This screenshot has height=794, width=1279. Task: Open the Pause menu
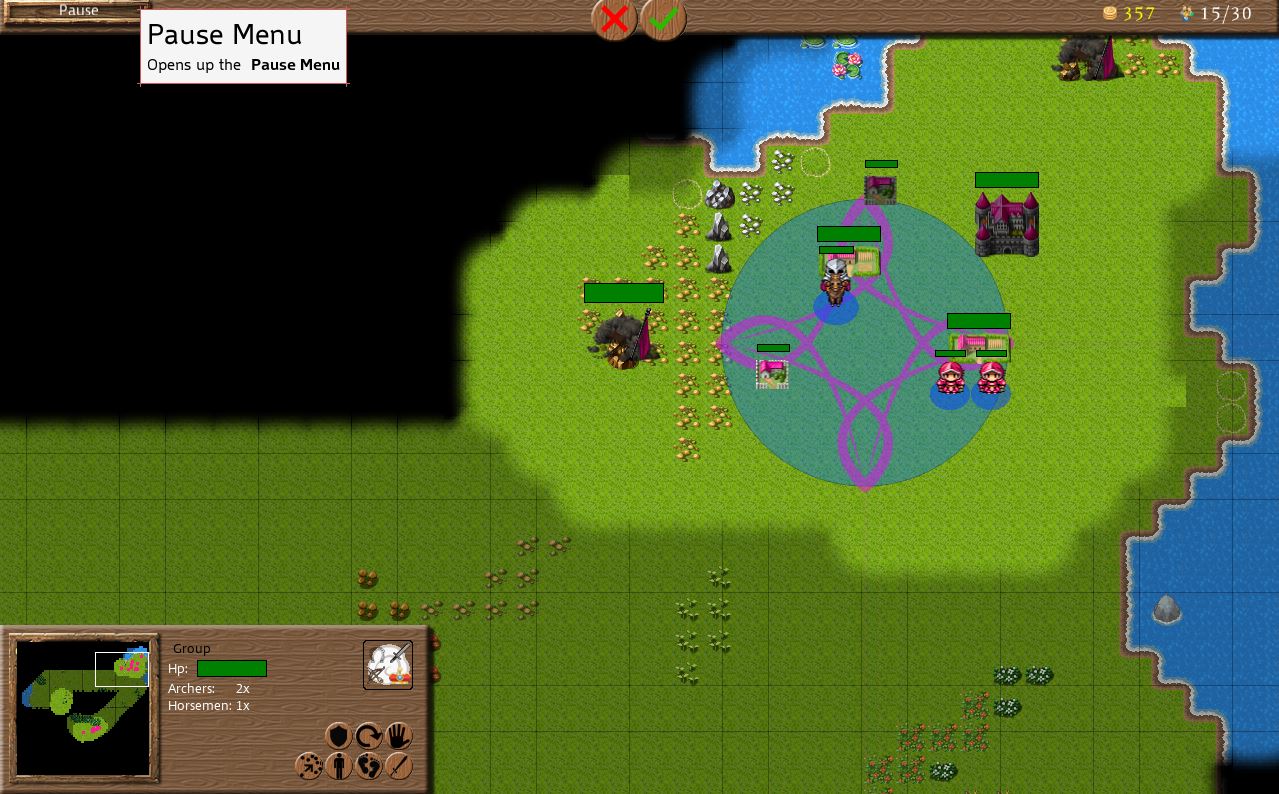coord(76,11)
